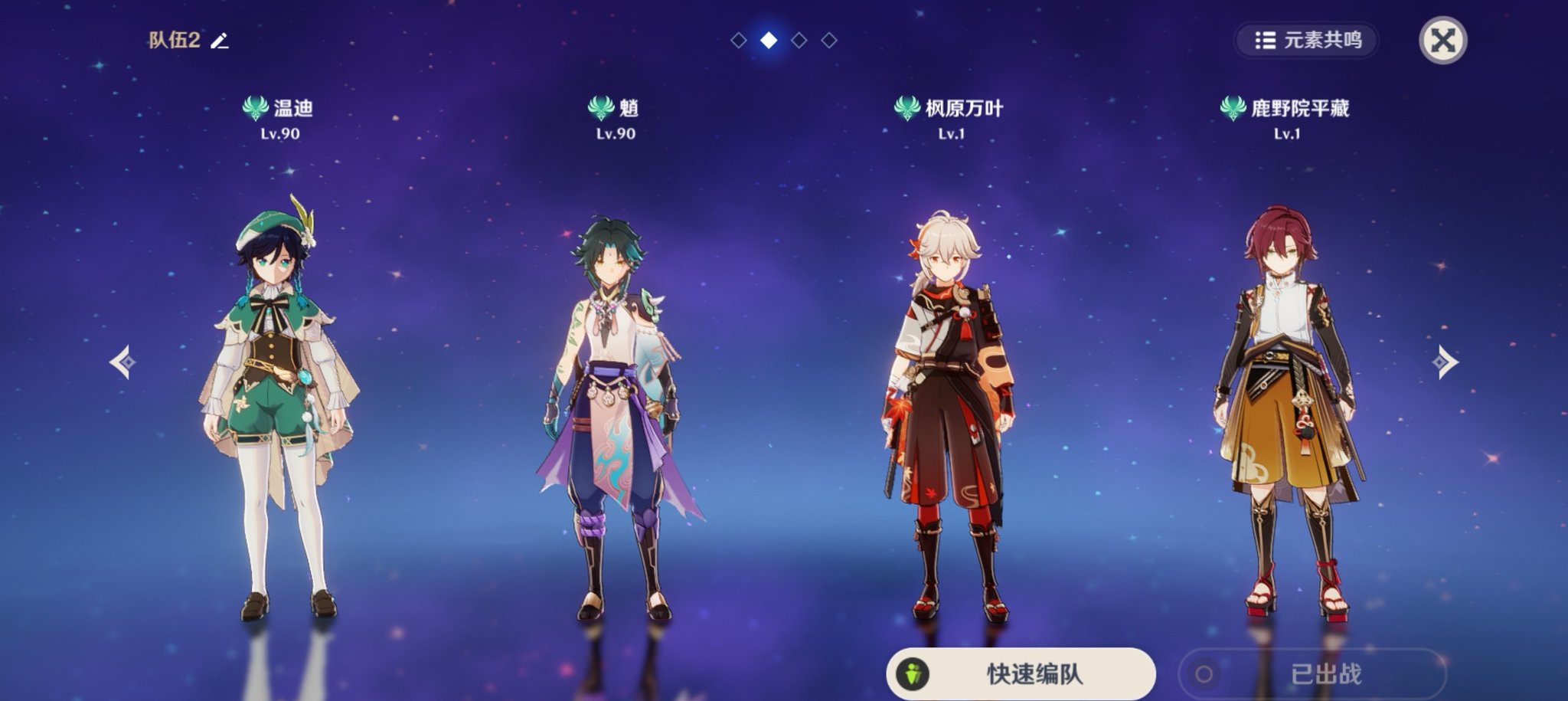Click the Anemo icon above 枫原万叶
The width and height of the screenshot is (1568, 701).
[x=907, y=109]
